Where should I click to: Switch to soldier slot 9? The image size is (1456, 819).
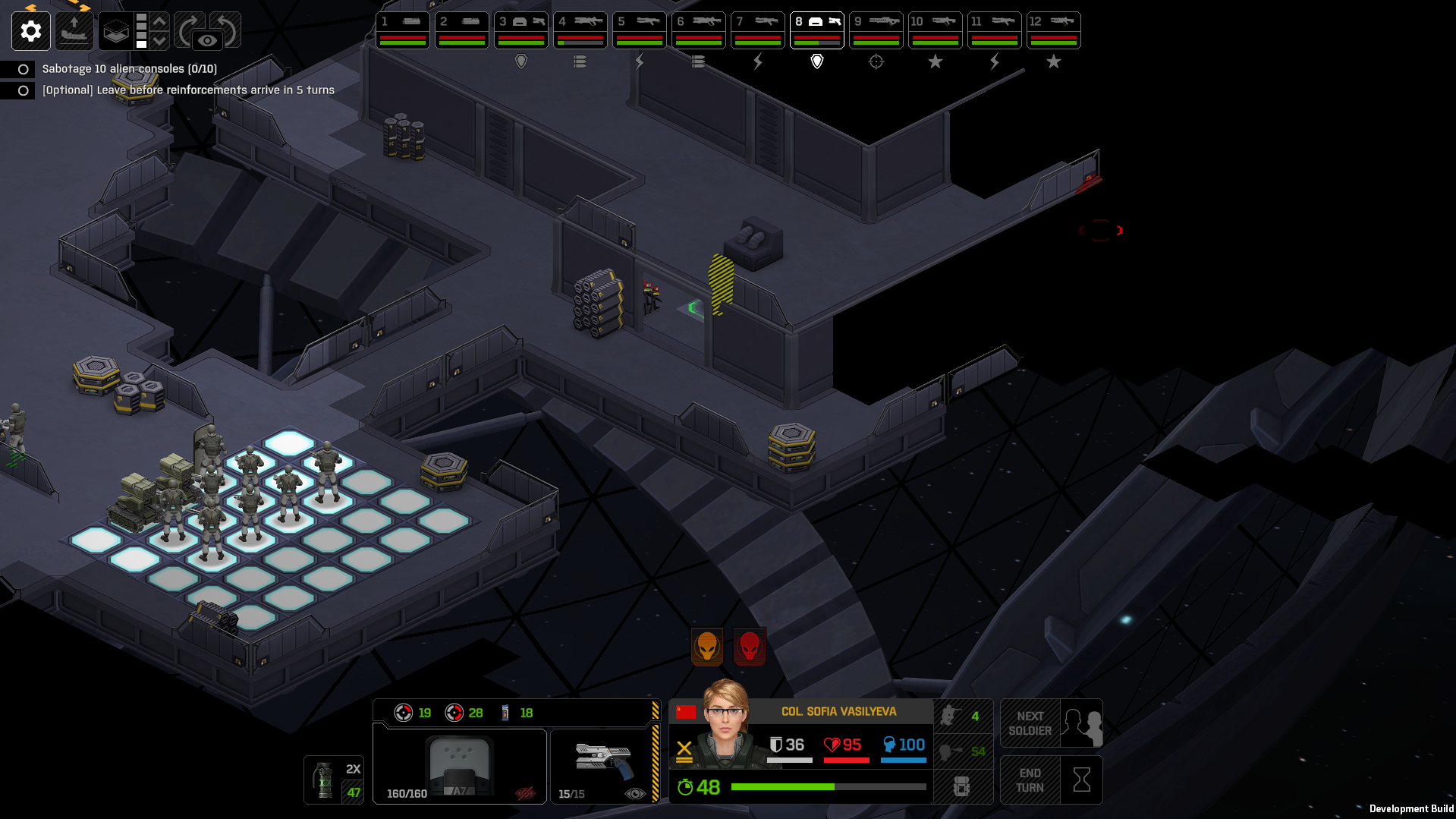tap(876, 30)
